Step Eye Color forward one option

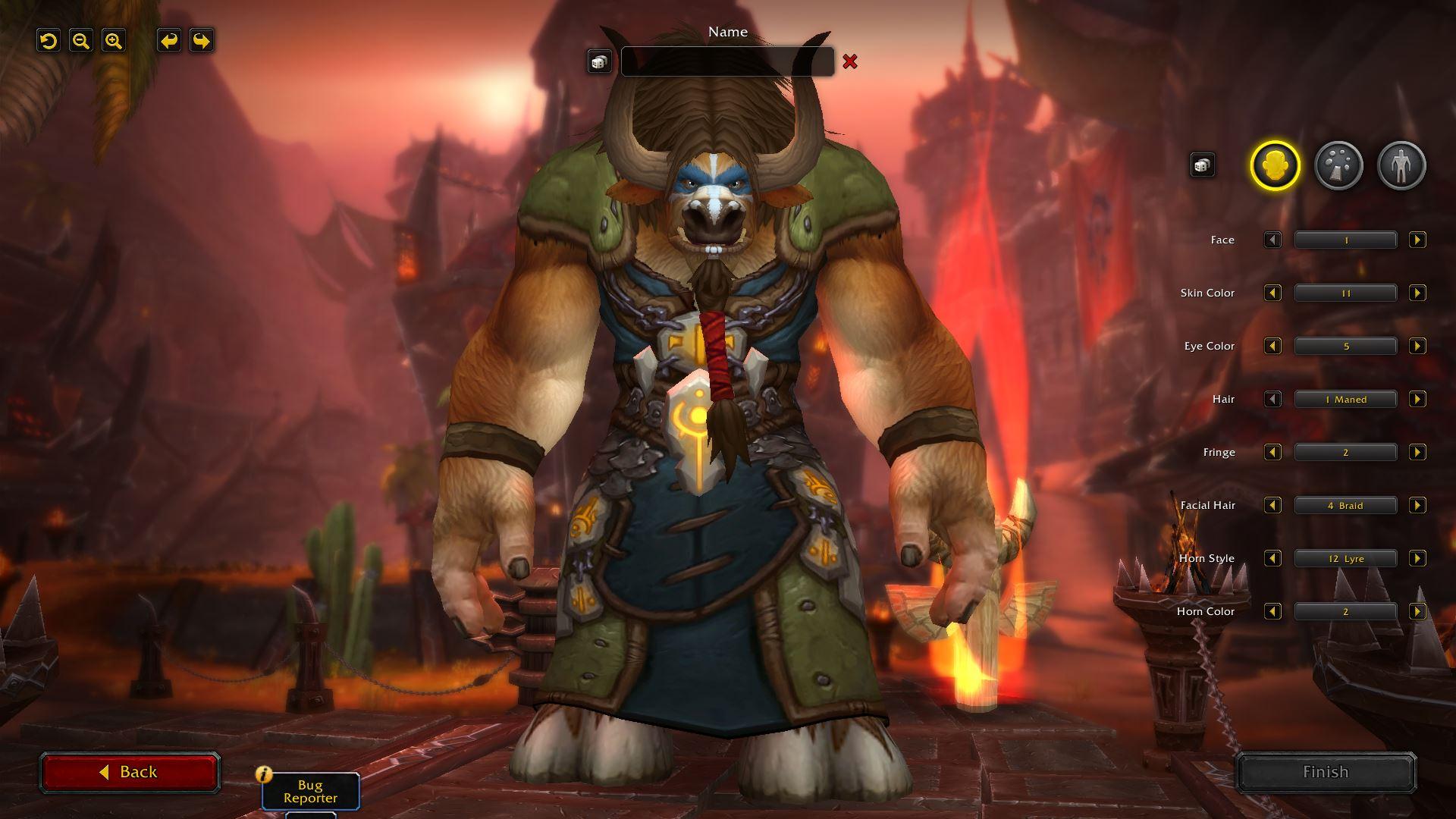click(x=1417, y=346)
